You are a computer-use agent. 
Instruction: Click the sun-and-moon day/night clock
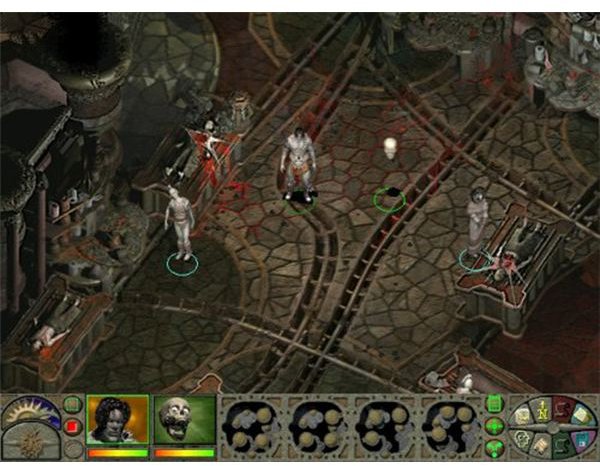click(x=29, y=412)
